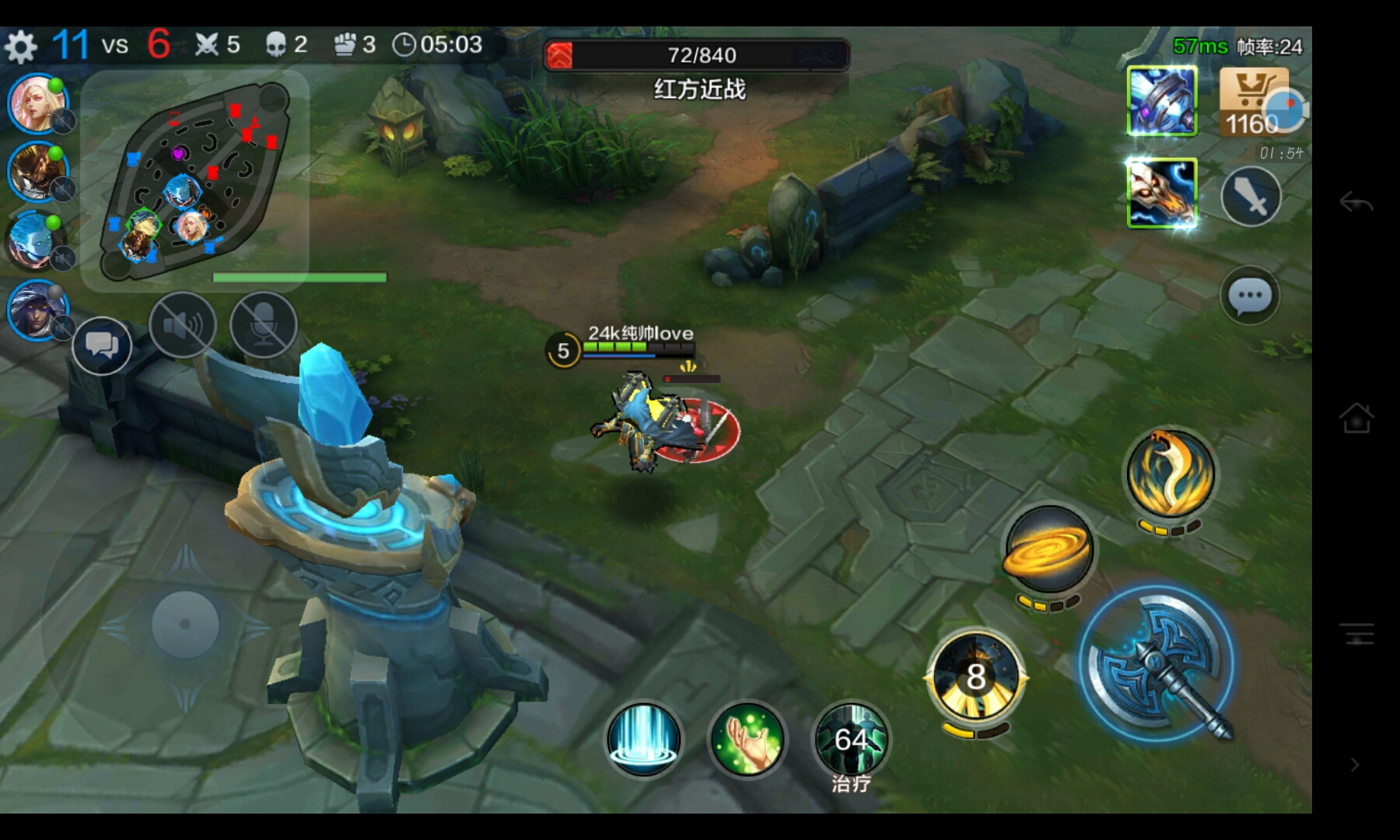The height and width of the screenshot is (840, 1400).
Task: Open the settings gear menu
Action: tap(21, 47)
